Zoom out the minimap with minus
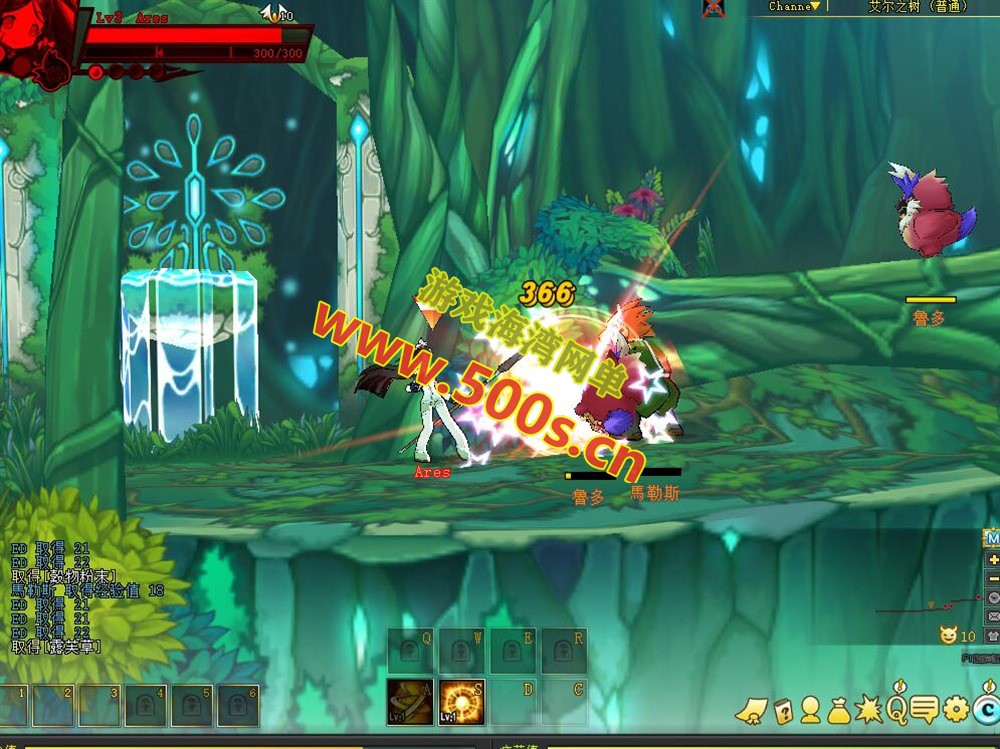1000x749 pixels. (993, 579)
